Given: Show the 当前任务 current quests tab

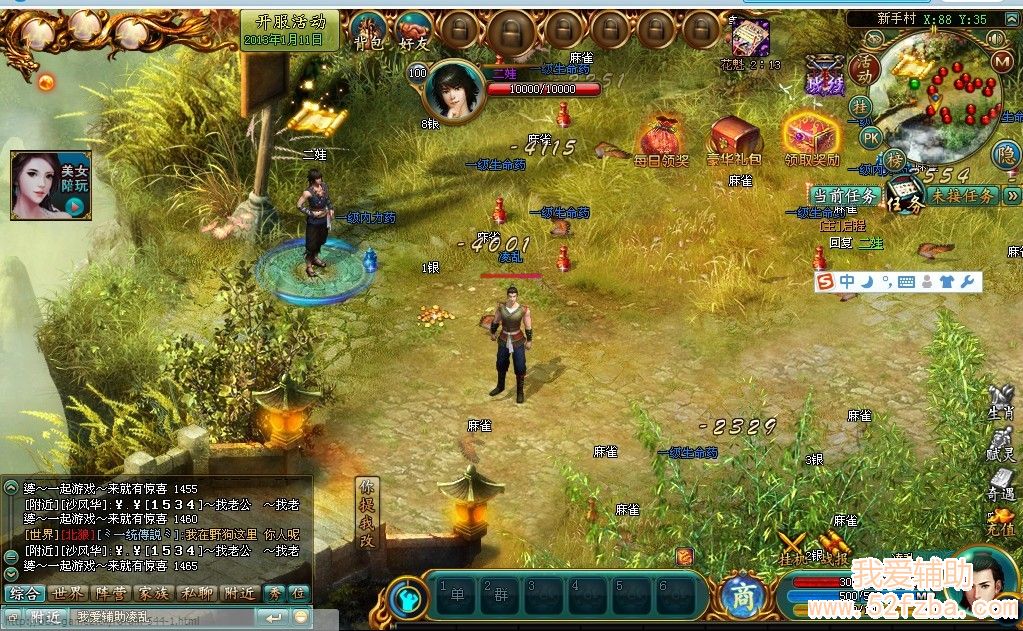Looking at the screenshot, I should [x=845, y=196].
